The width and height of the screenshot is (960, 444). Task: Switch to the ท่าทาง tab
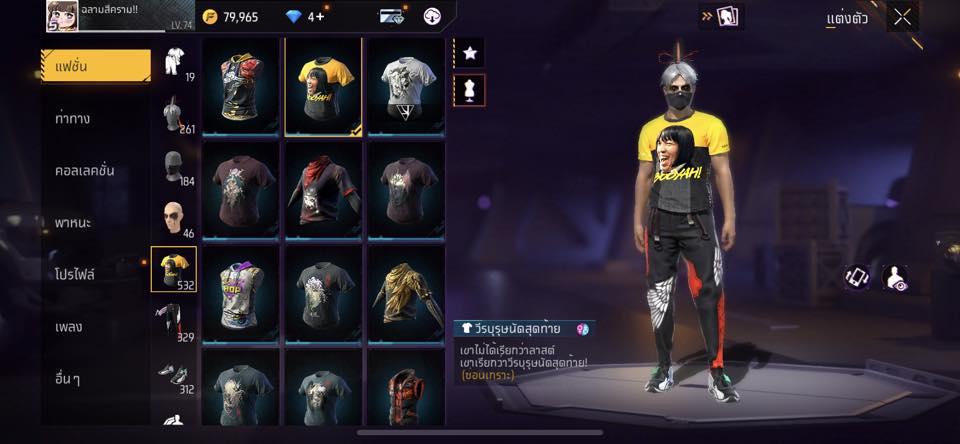click(x=73, y=118)
